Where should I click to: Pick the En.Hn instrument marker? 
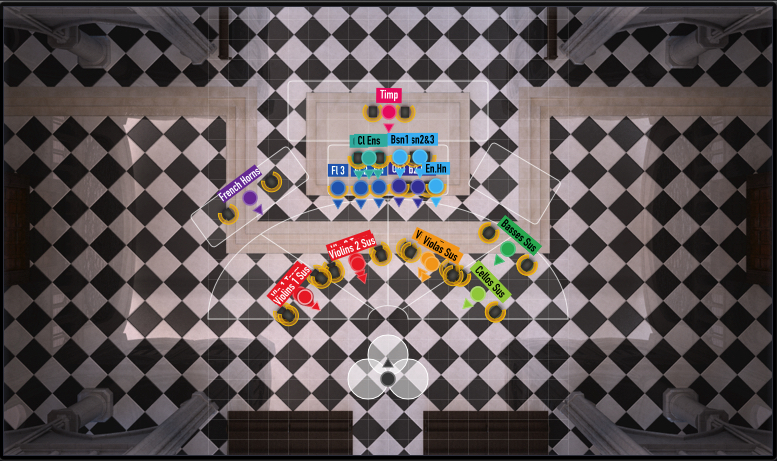[x=436, y=186]
